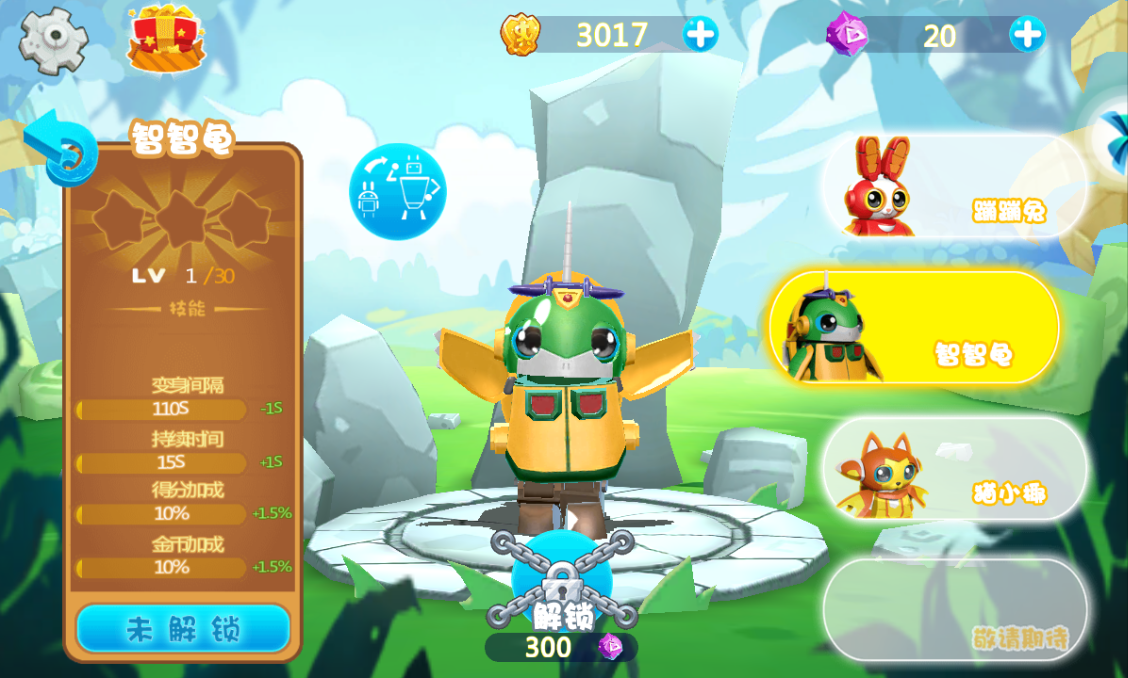This screenshot has height=678, width=1128.
Task: Click the blue 未解锁 button
Action: click(x=183, y=628)
